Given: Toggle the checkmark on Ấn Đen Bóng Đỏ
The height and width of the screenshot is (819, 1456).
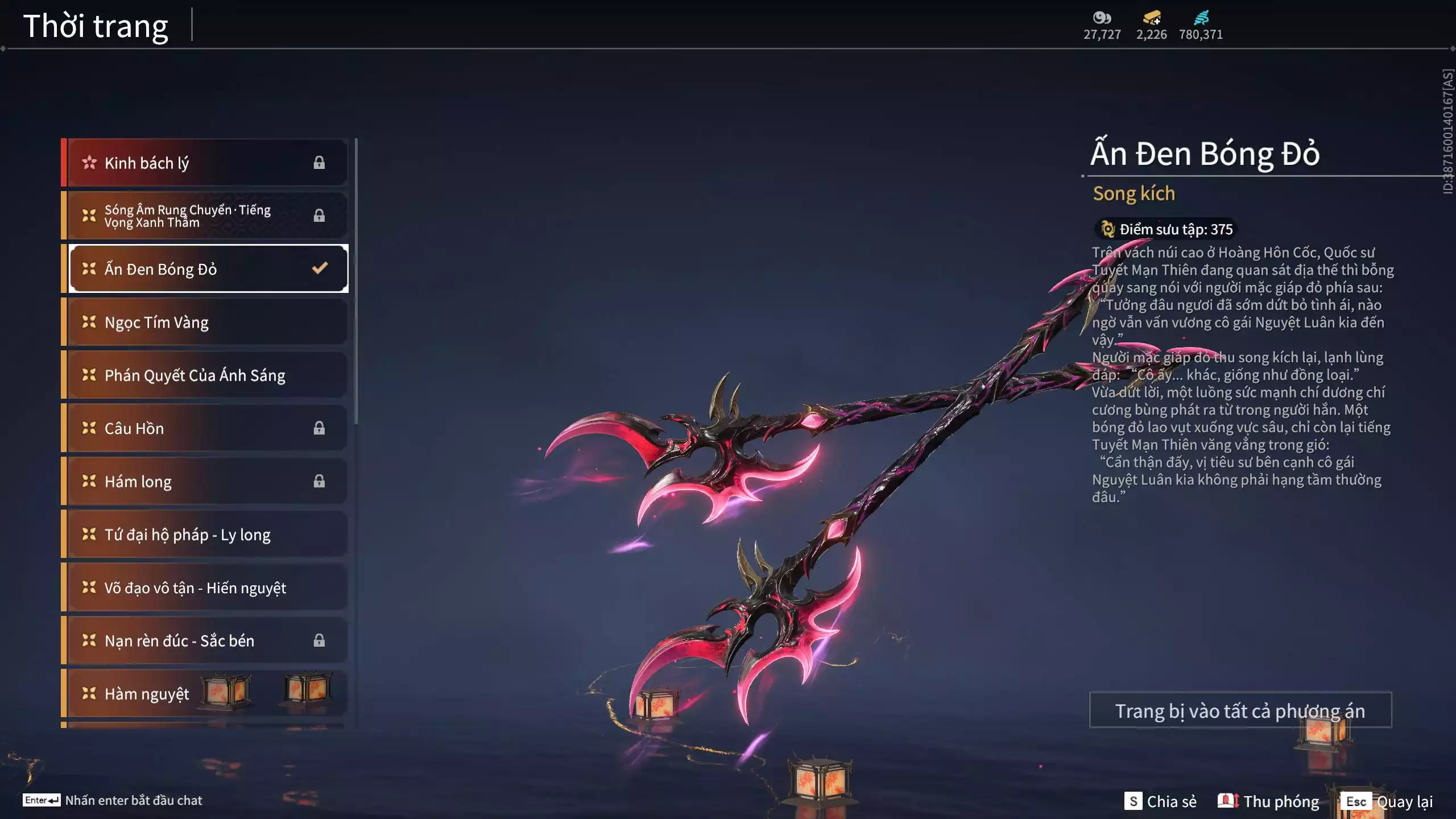Looking at the screenshot, I should pos(318,267).
